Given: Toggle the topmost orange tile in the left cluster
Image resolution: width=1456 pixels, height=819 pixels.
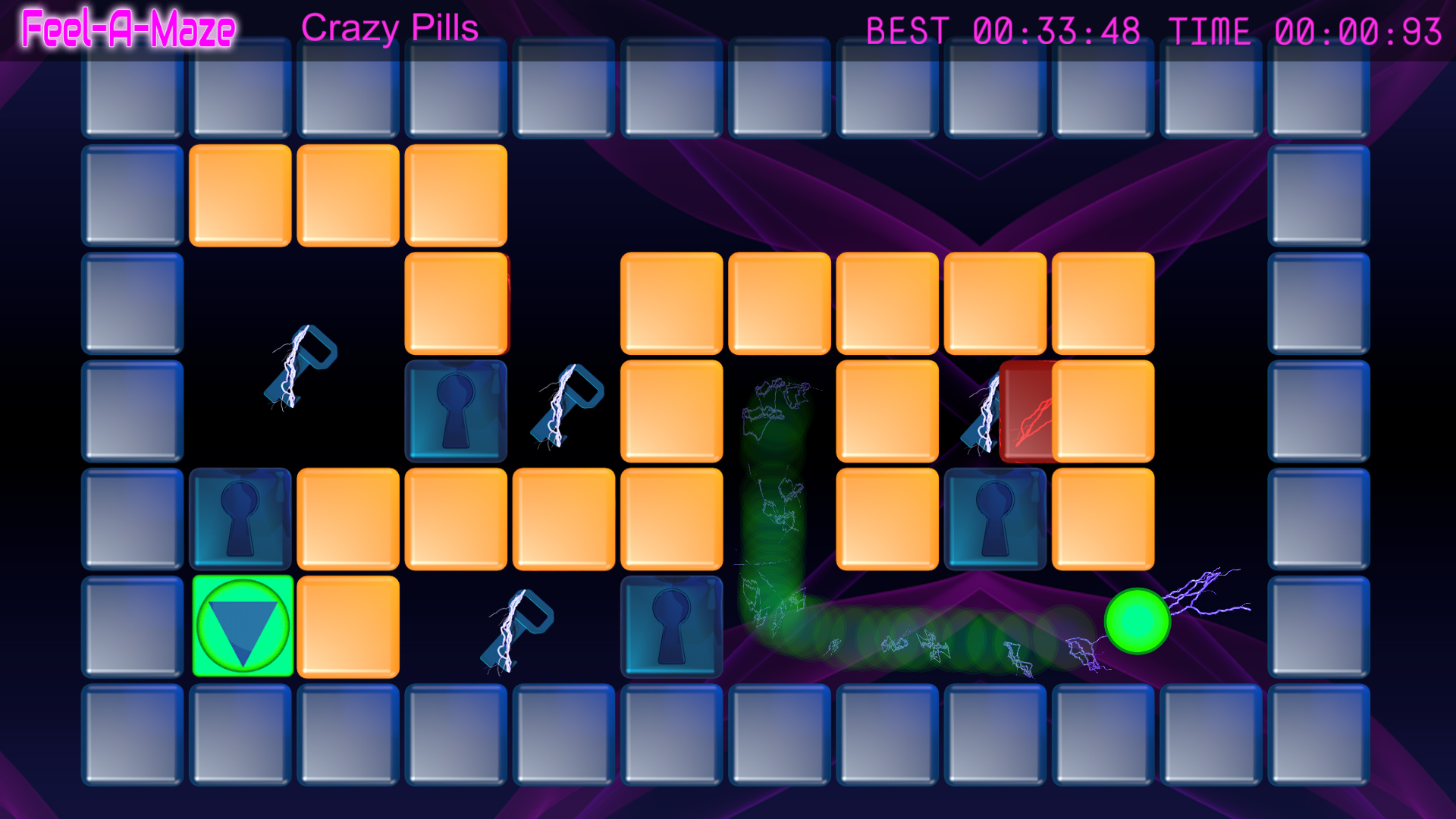Looking at the screenshot, I should tap(241, 193).
